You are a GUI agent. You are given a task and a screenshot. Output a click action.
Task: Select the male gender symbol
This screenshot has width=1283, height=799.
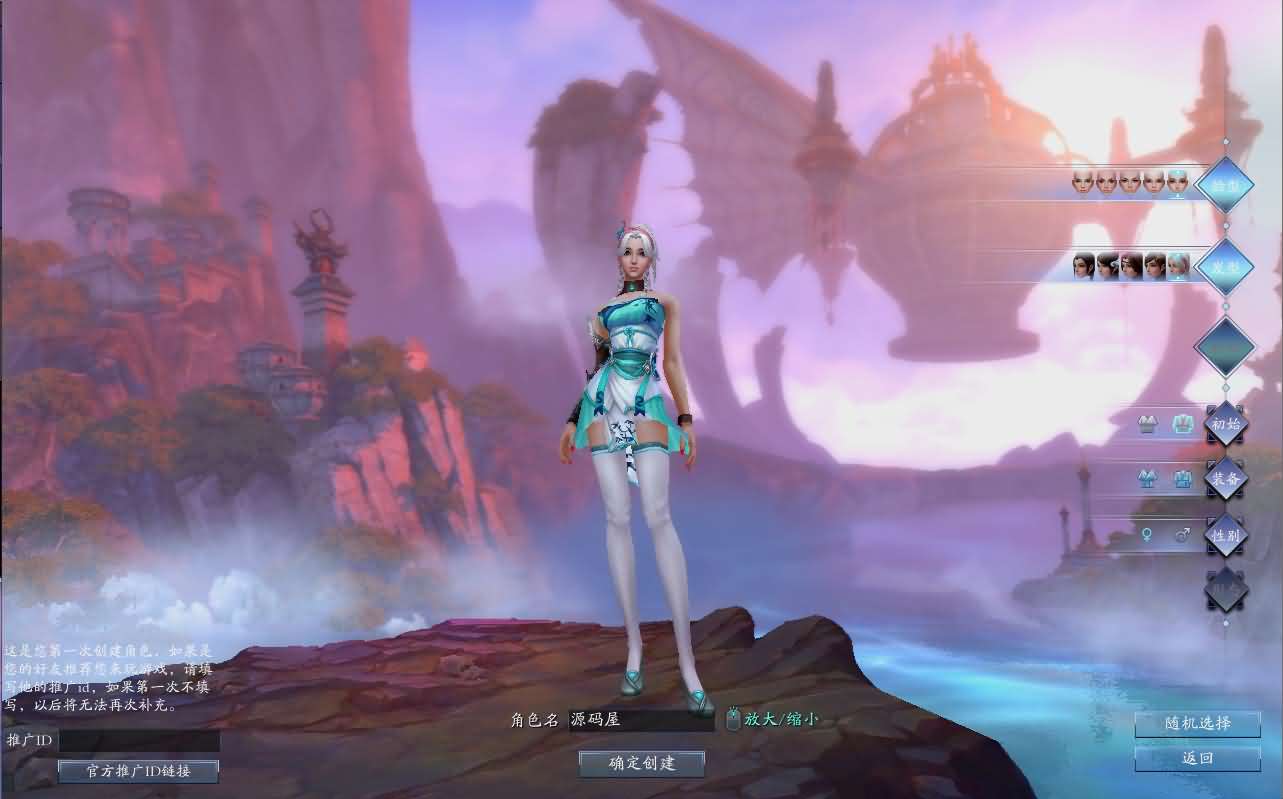tap(1182, 535)
